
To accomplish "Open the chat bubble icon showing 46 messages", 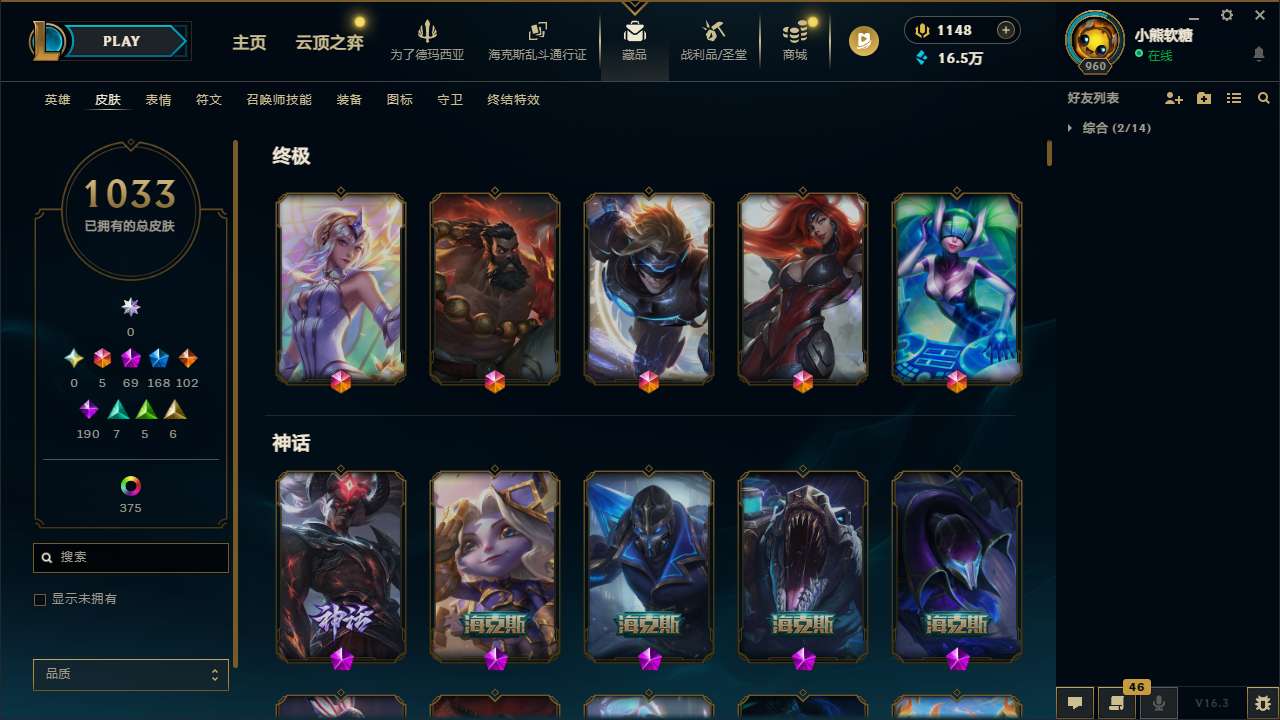I will click(1117, 703).
